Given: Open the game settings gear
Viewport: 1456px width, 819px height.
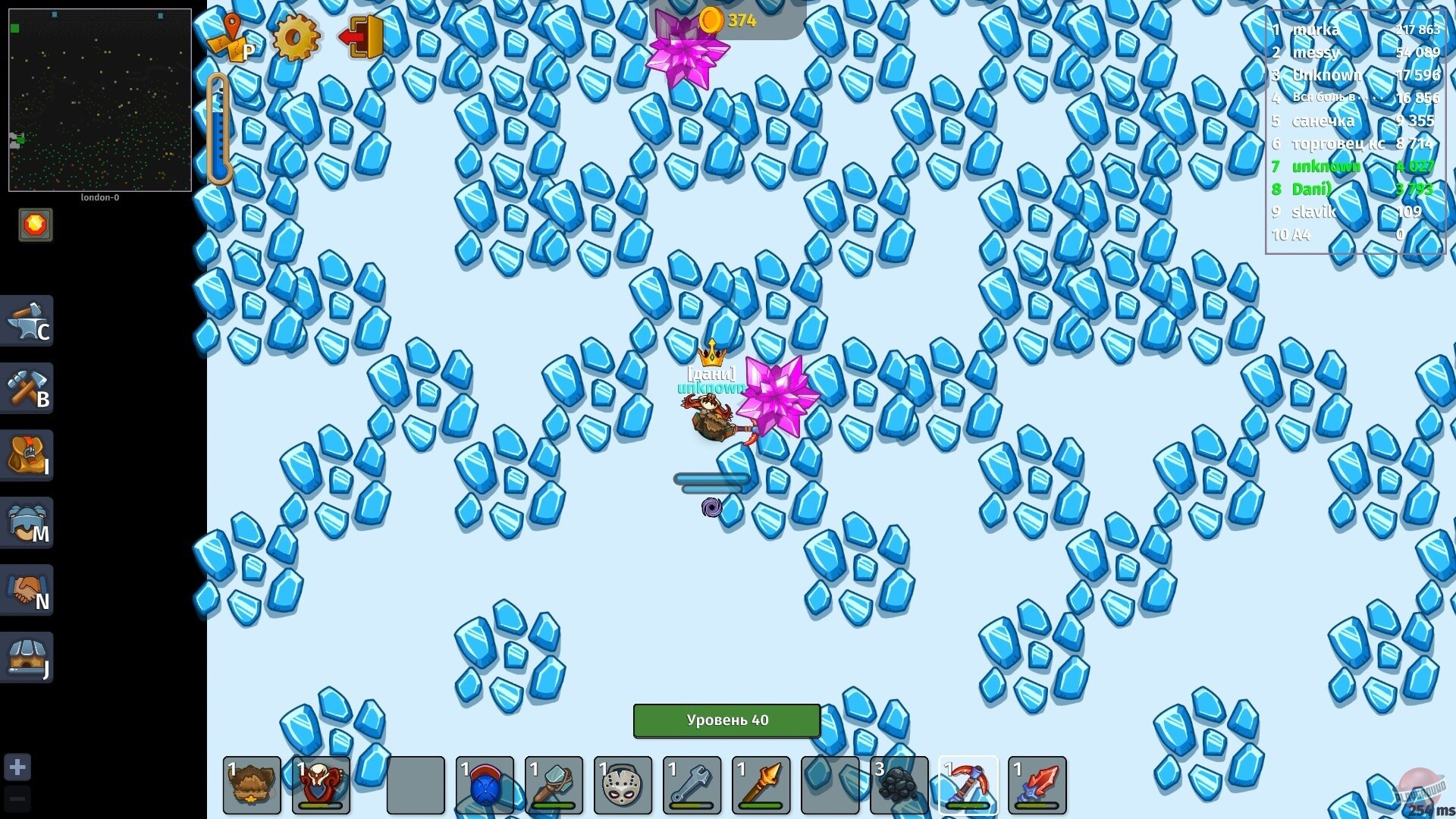Looking at the screenshot, I should pos(295,36).
